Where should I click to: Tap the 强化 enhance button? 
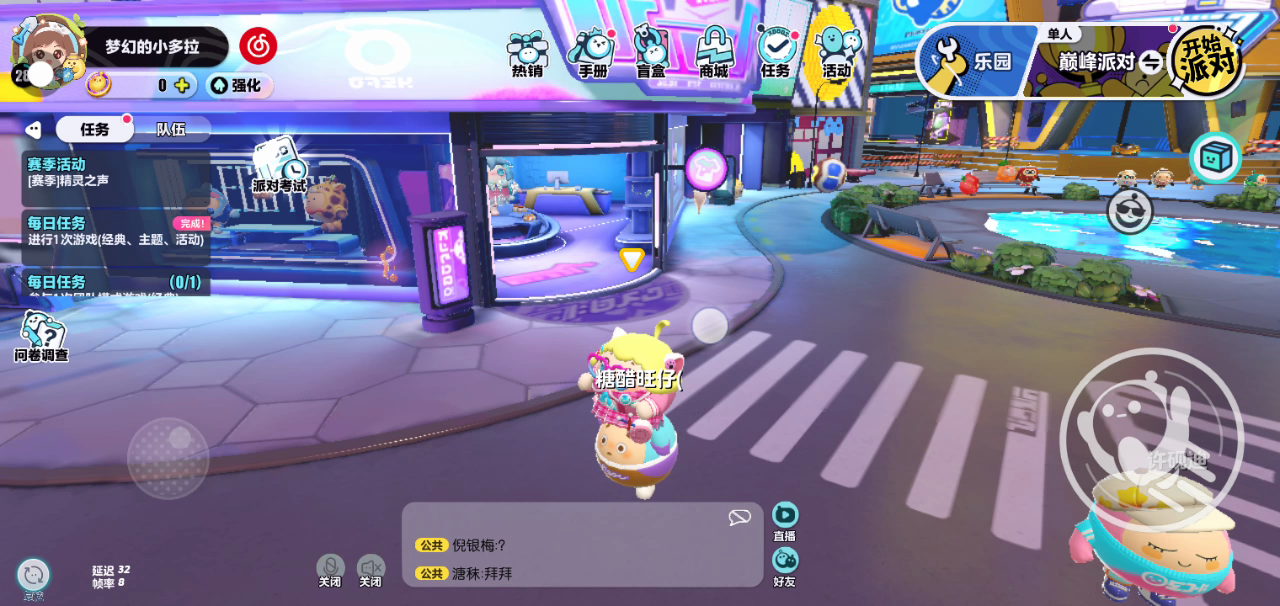[239, 86]
